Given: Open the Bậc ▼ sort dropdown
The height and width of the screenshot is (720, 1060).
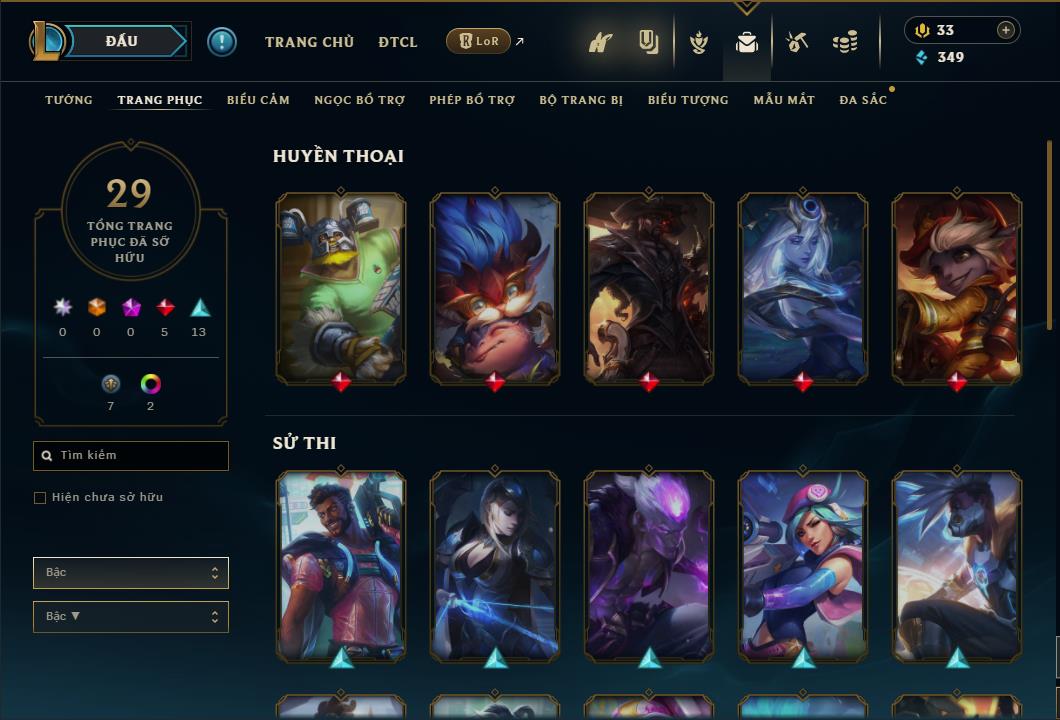Looking at the screenshot, I should click(x=131, y=617).
